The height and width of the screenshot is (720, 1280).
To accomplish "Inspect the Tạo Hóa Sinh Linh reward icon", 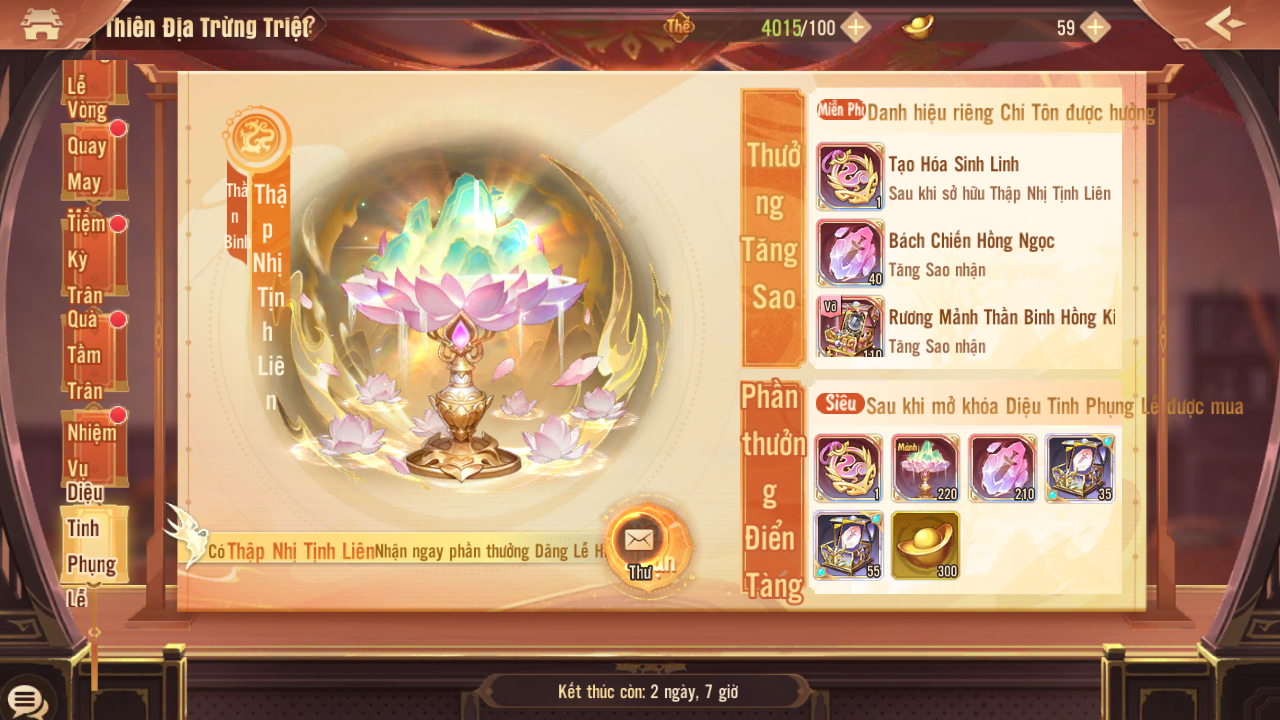I will coord(850,176).
